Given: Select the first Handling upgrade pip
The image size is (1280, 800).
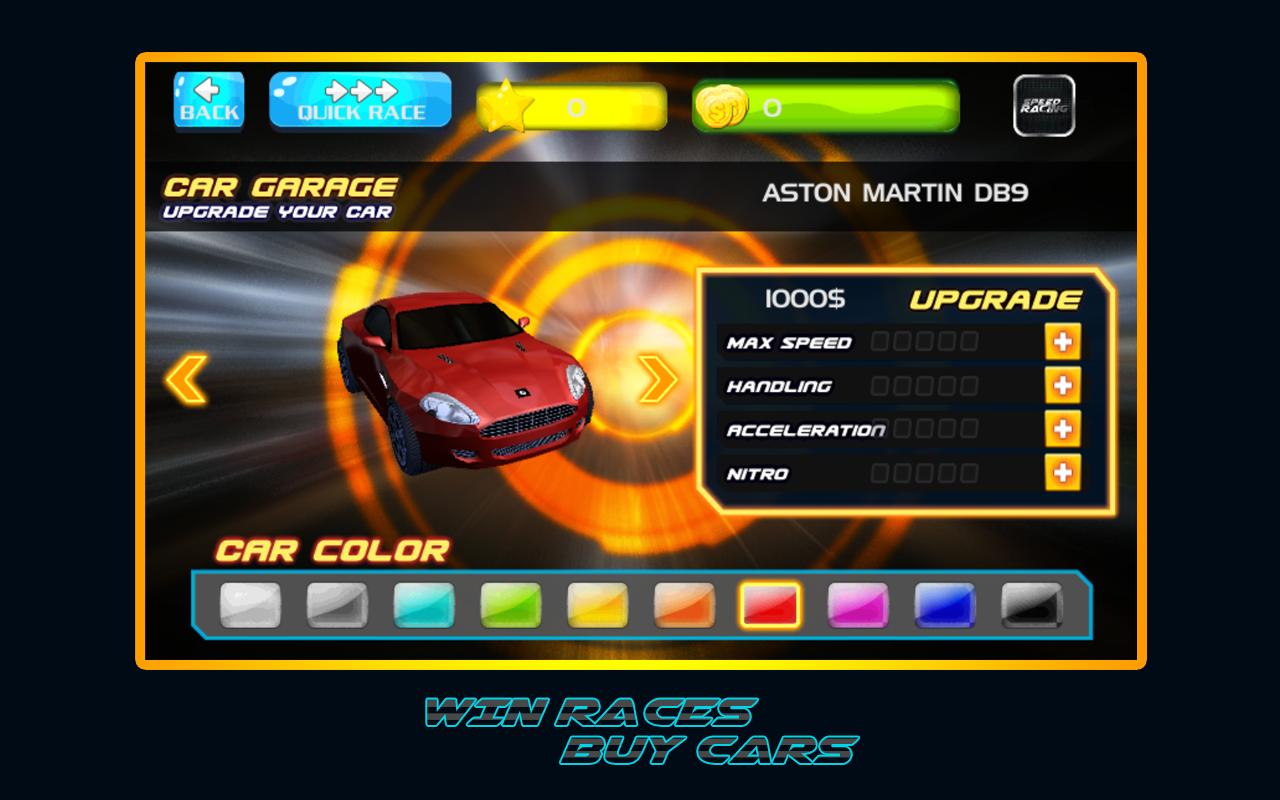Looking at the screenshot, I should (x=878, y=384).
